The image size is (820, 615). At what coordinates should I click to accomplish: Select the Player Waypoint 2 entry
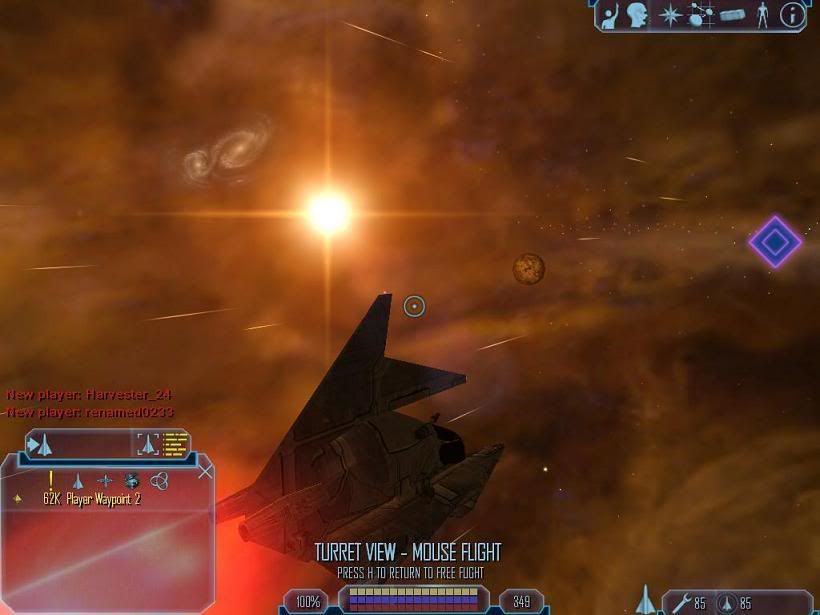point(91,499)
